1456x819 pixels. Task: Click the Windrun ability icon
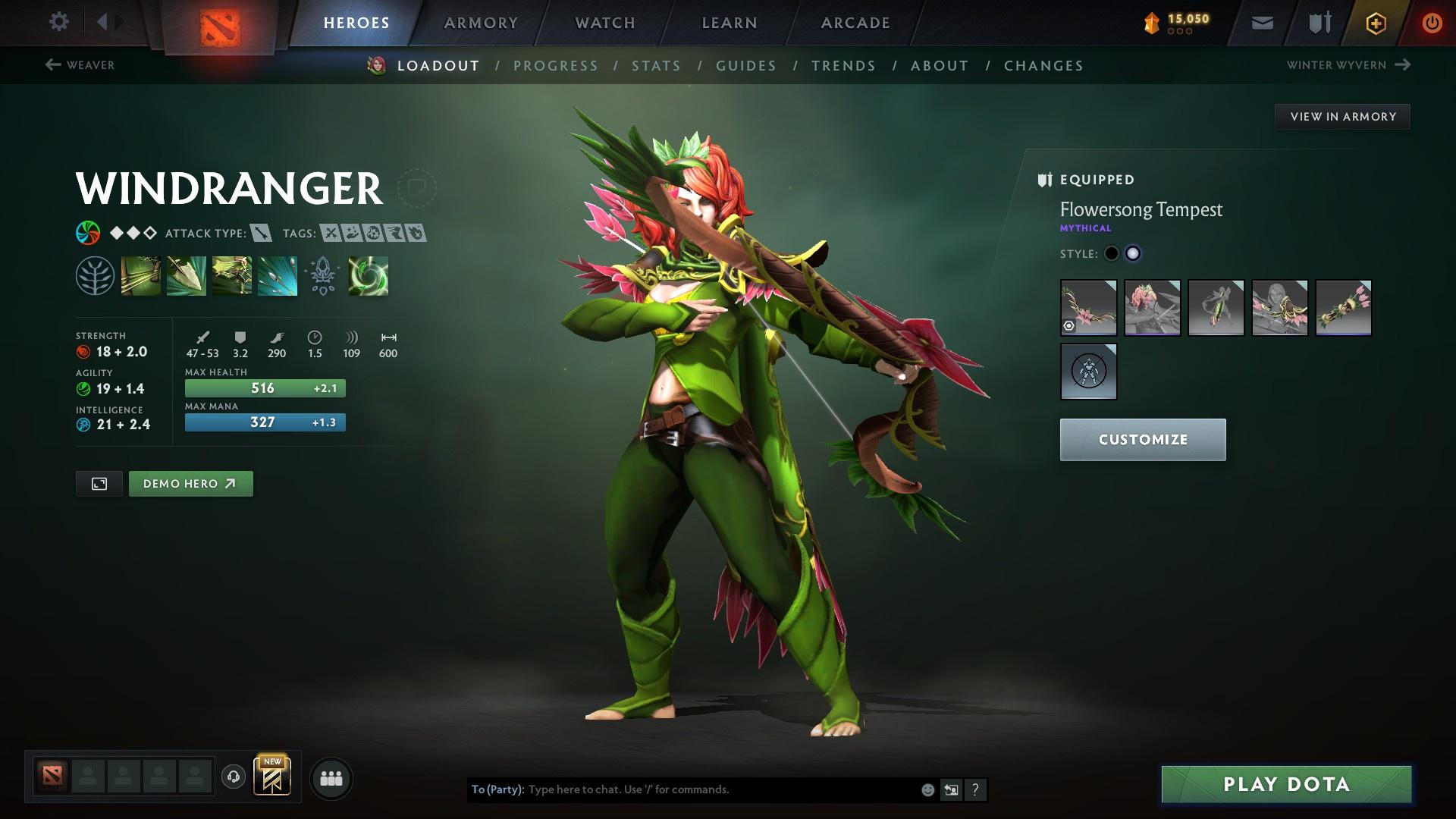(x=231, y=275)
